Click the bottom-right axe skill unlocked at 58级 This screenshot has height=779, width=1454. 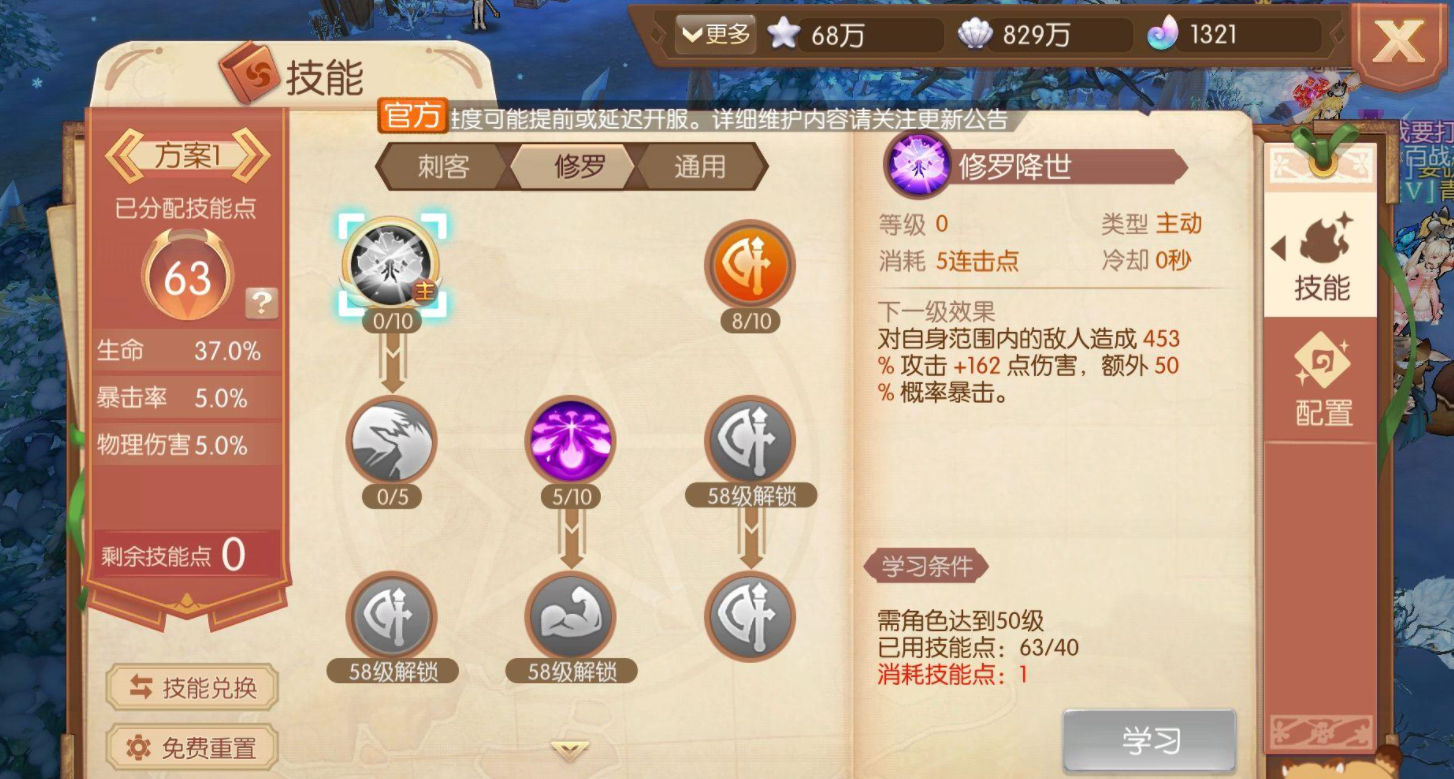pos(750,617)
